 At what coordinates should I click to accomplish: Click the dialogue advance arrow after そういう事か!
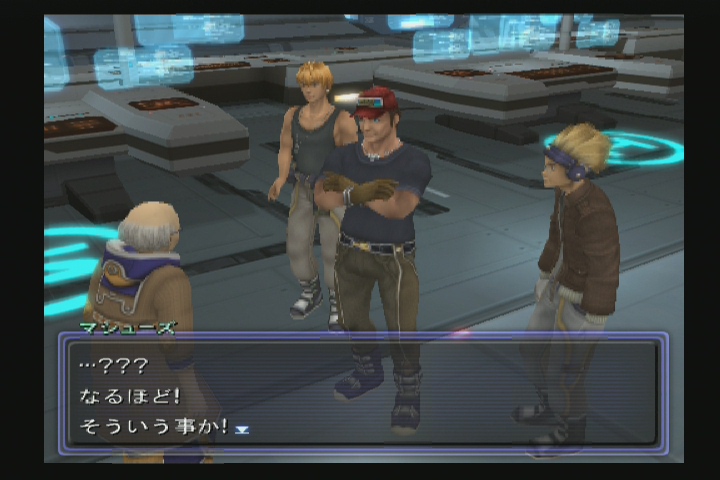(x=241, y=429)
